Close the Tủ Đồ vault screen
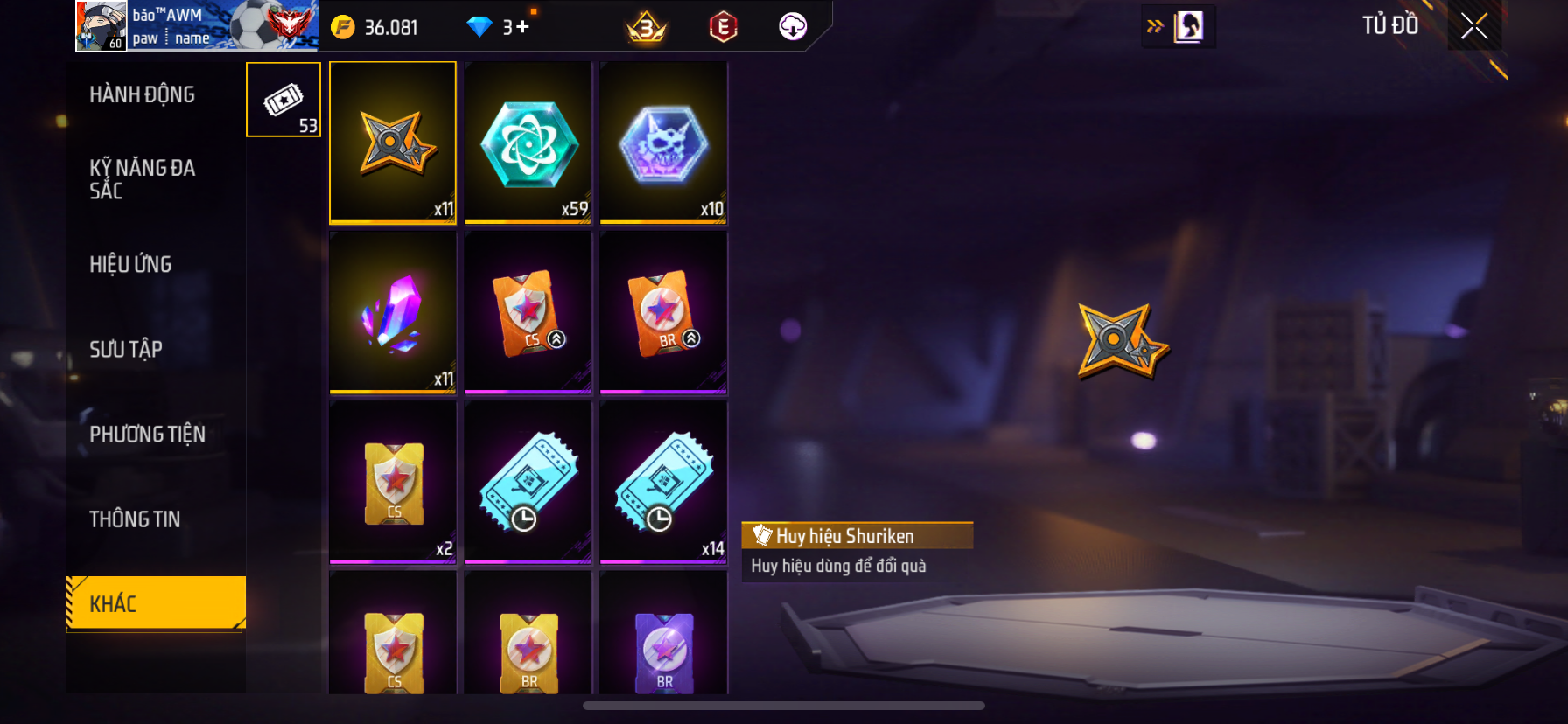This screenshot has height=724, width=1568. click(x=1474, y=27)
